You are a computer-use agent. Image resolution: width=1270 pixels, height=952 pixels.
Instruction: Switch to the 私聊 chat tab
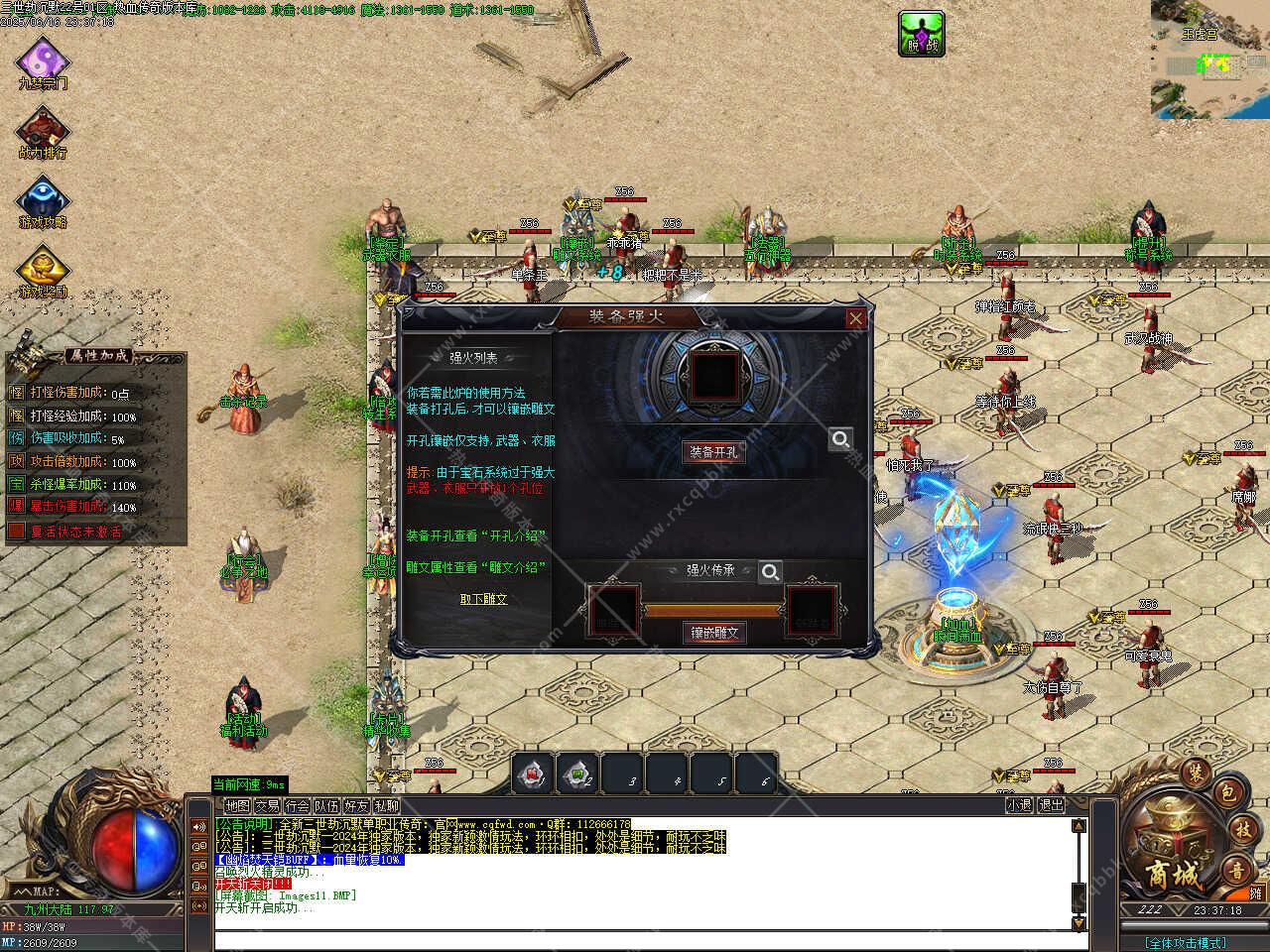click(387, 806)
